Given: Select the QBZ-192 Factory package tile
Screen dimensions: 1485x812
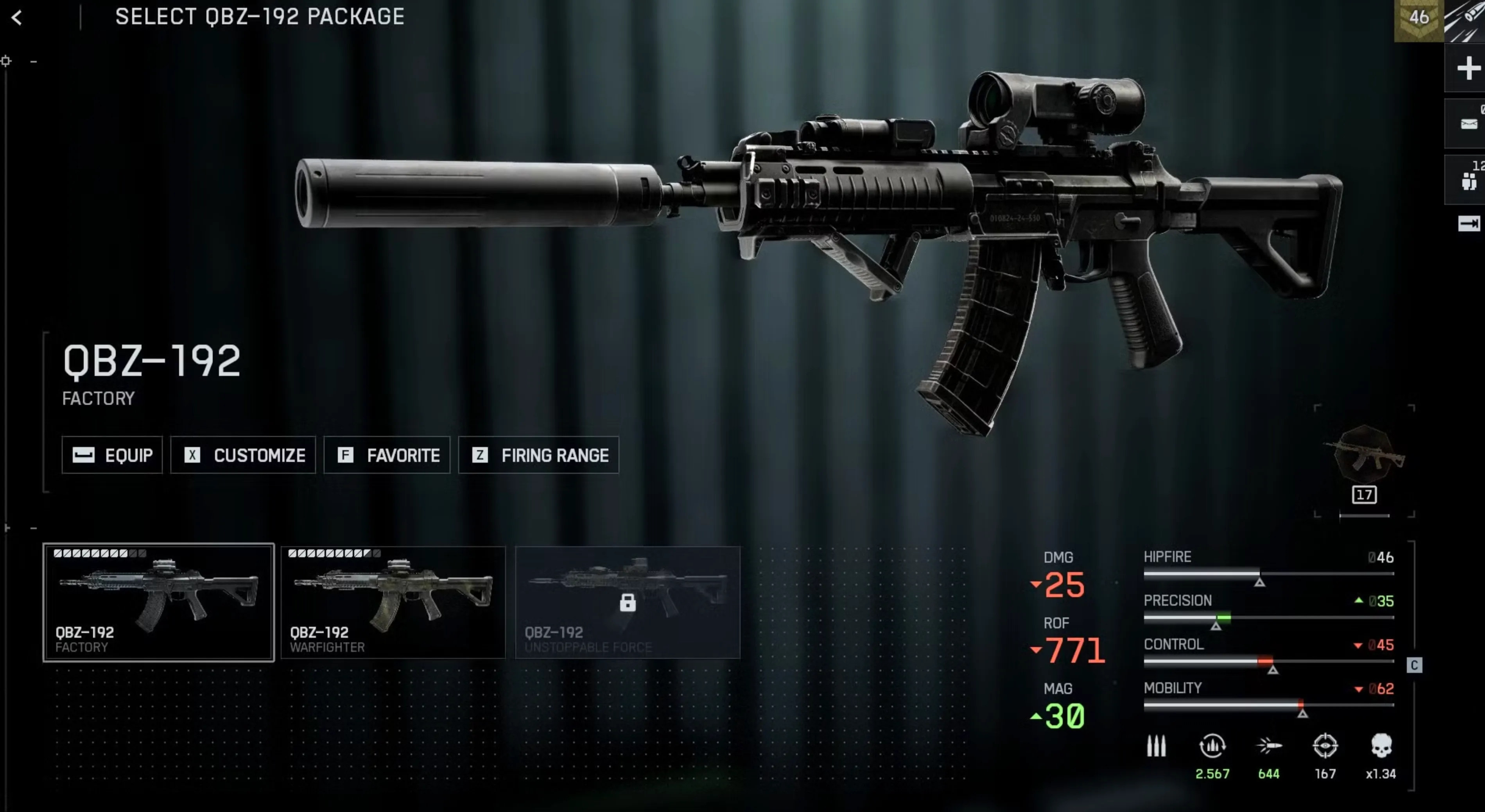Looking at the screenshot, I should (158, 602).
